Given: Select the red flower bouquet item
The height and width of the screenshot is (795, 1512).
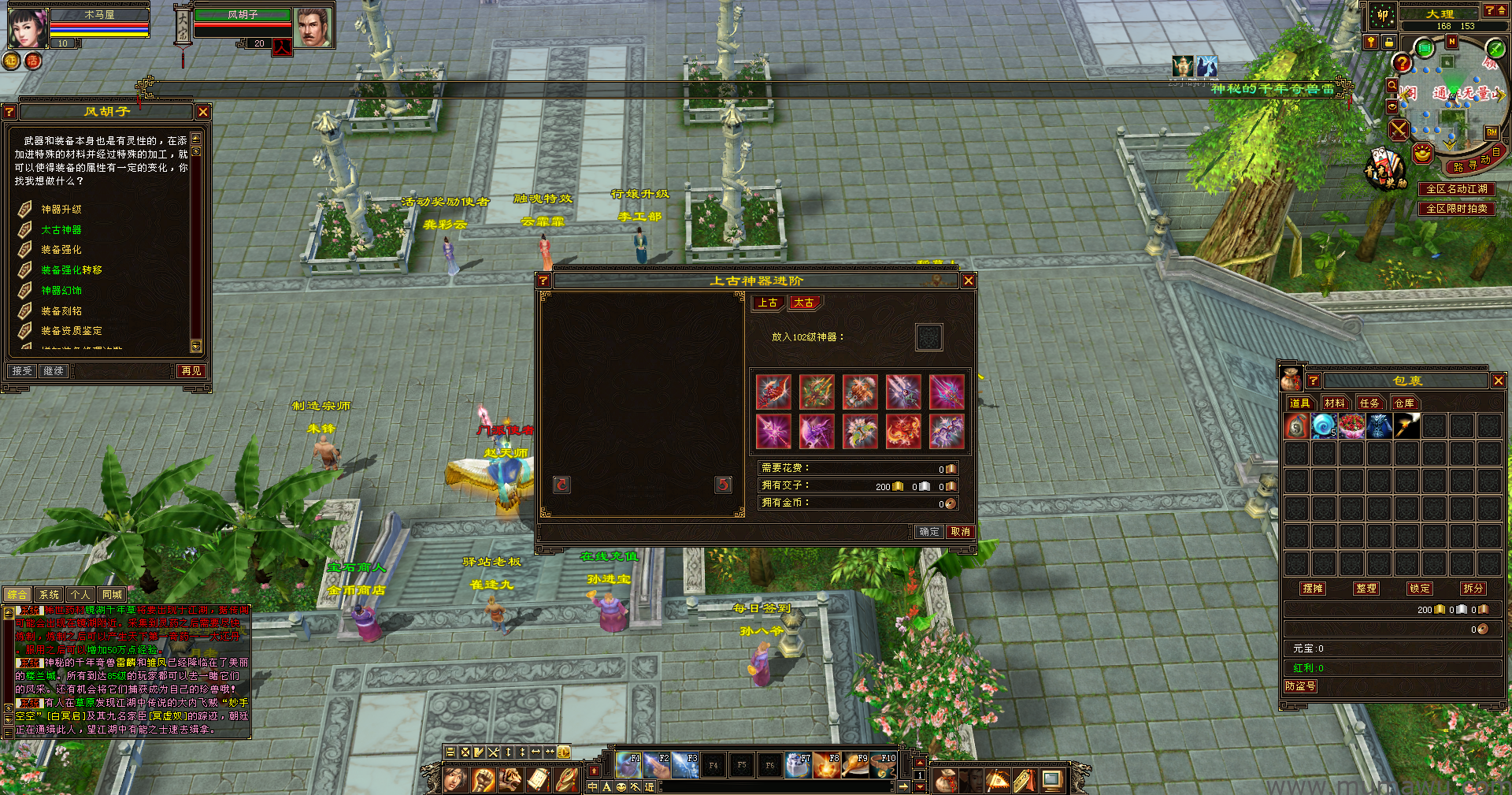Looking at the screenshot, I should (x=1352, y=426).
